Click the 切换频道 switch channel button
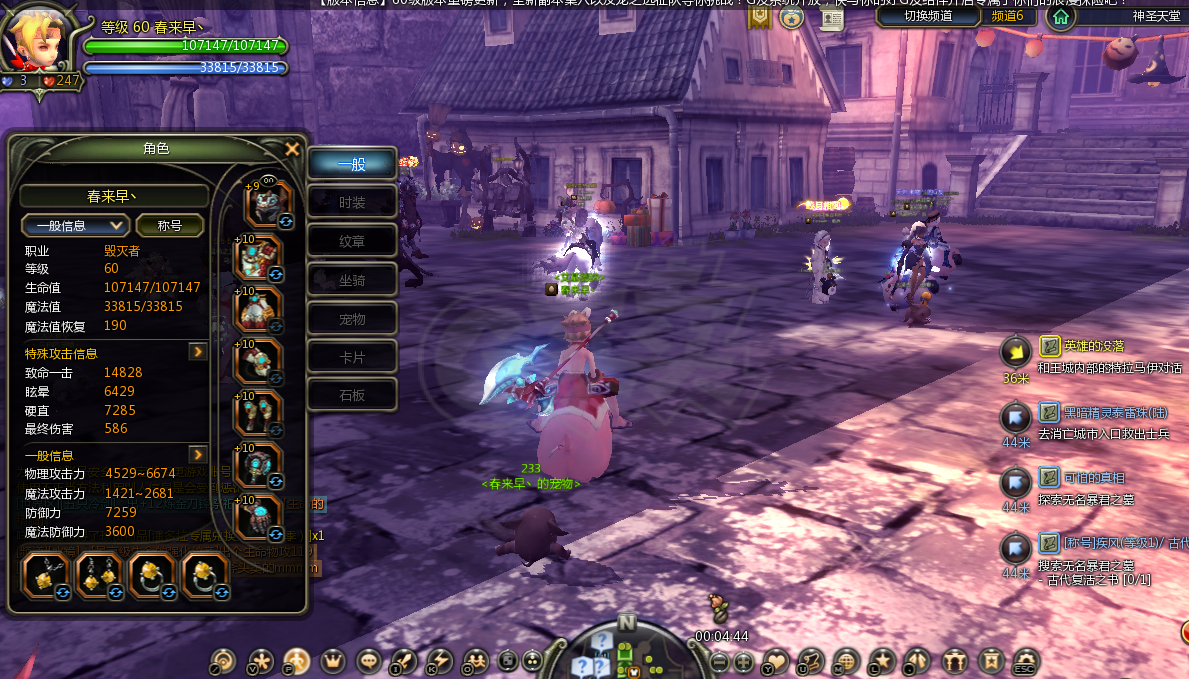Viewport: 1189px width, 679px height. (x=925, y=15)
